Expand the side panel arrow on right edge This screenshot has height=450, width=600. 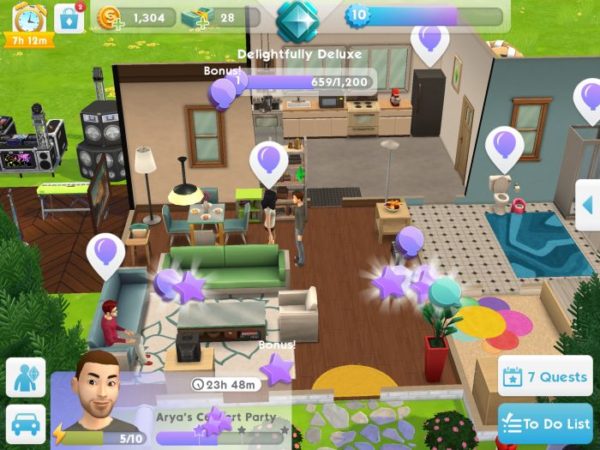point(588,205)
